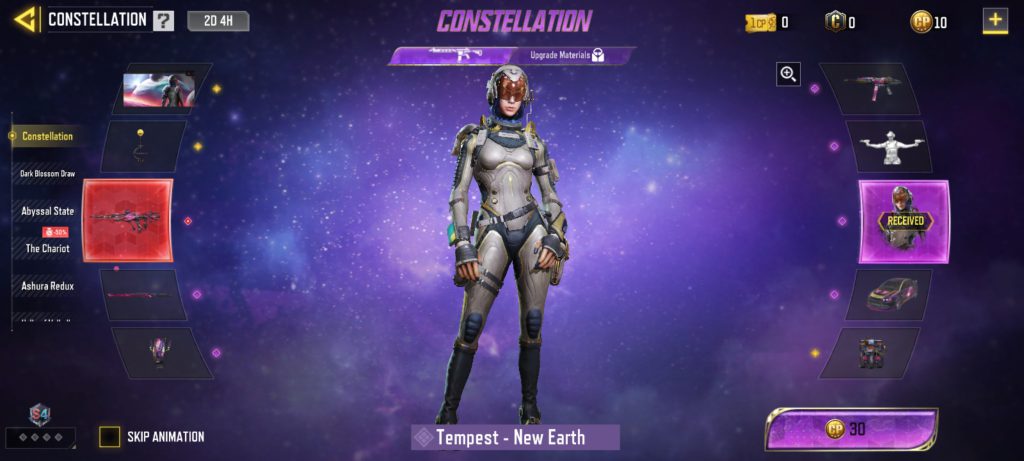Open The Chariot draw
This screenshot has height=461, width=1024.
click(48, 248)
